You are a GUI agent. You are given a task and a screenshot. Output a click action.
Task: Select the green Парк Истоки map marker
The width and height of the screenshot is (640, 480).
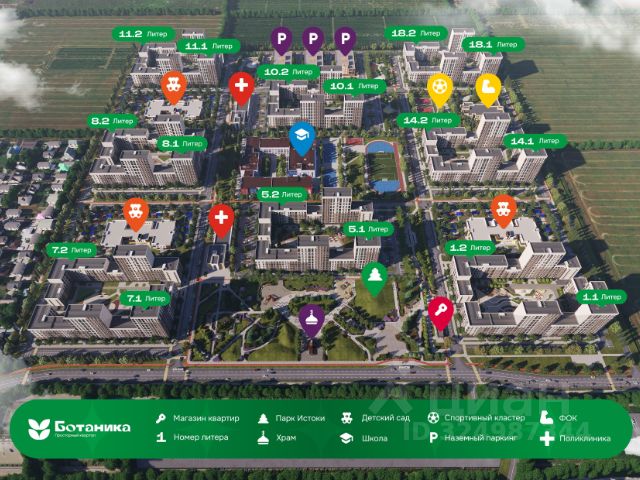374,277
